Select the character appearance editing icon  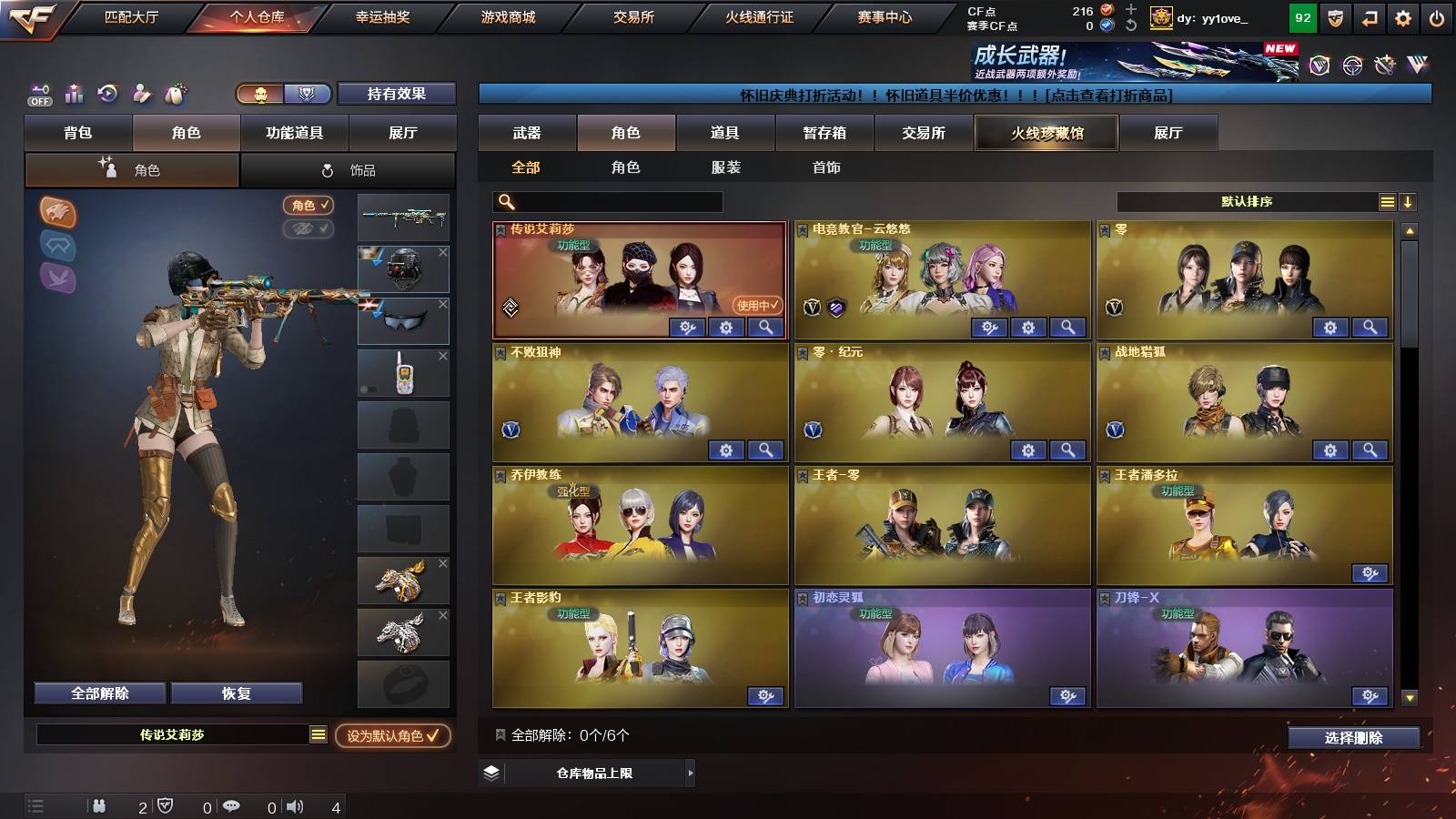click(141, 94)
